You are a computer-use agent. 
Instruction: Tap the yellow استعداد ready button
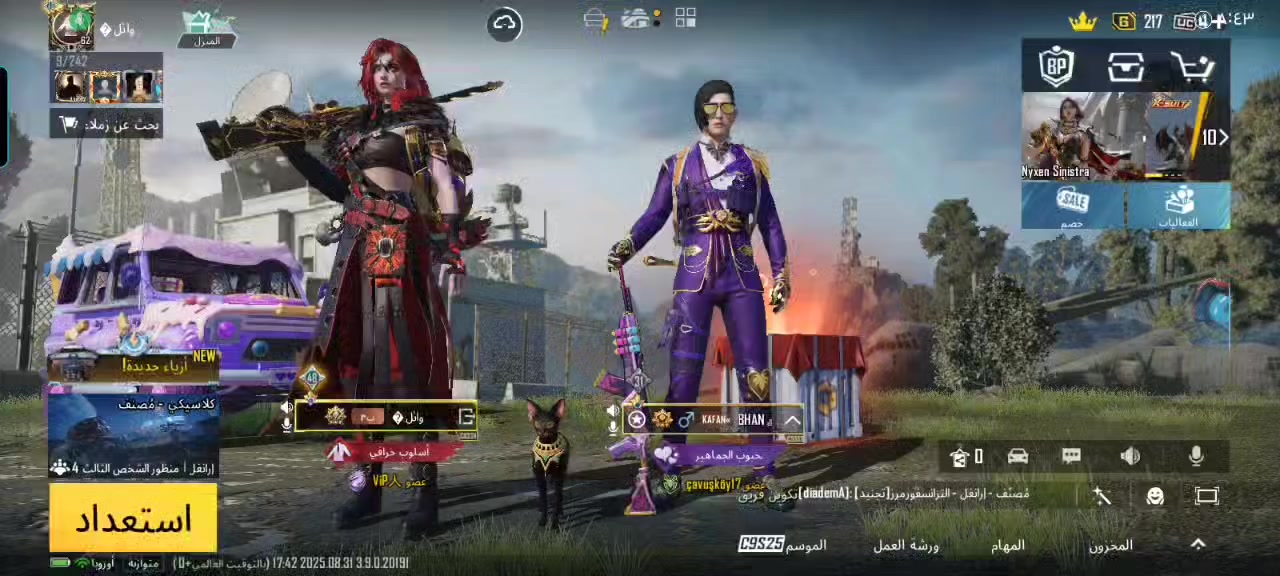click(133, 518)
